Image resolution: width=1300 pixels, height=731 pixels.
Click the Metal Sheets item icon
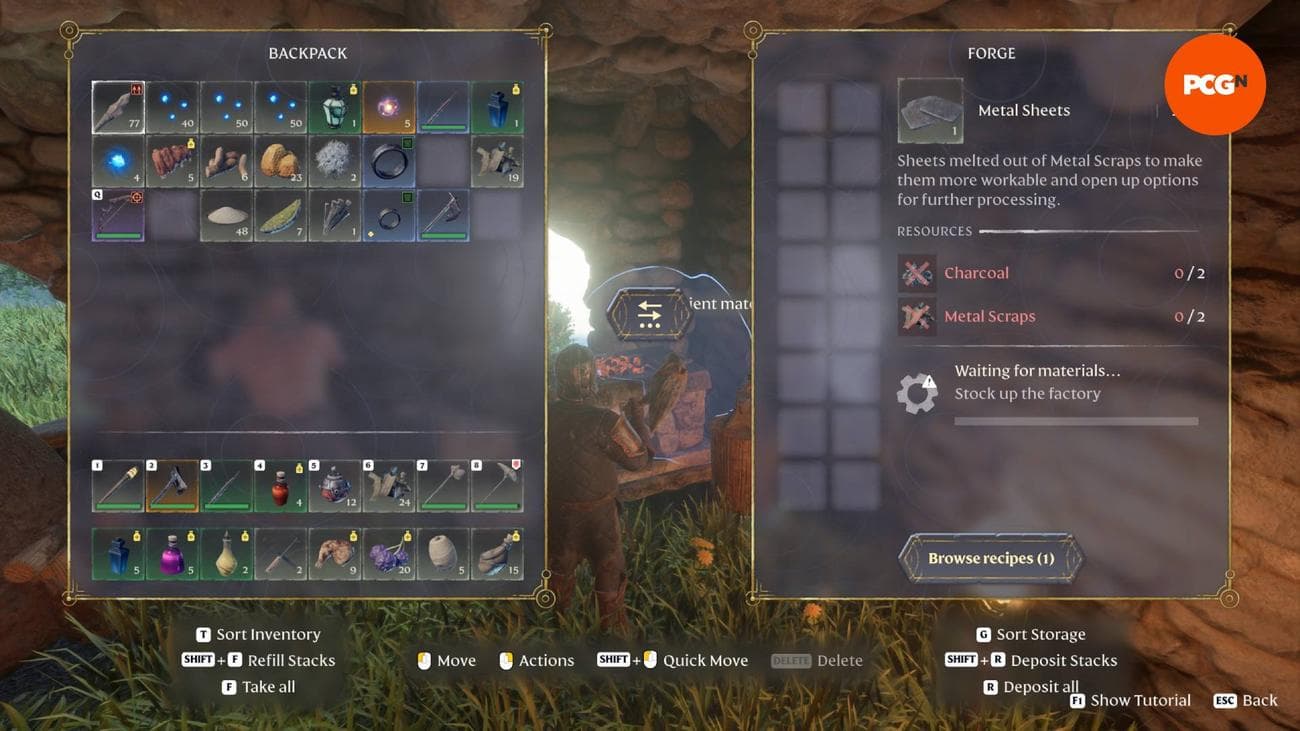(x=930, y=110)
